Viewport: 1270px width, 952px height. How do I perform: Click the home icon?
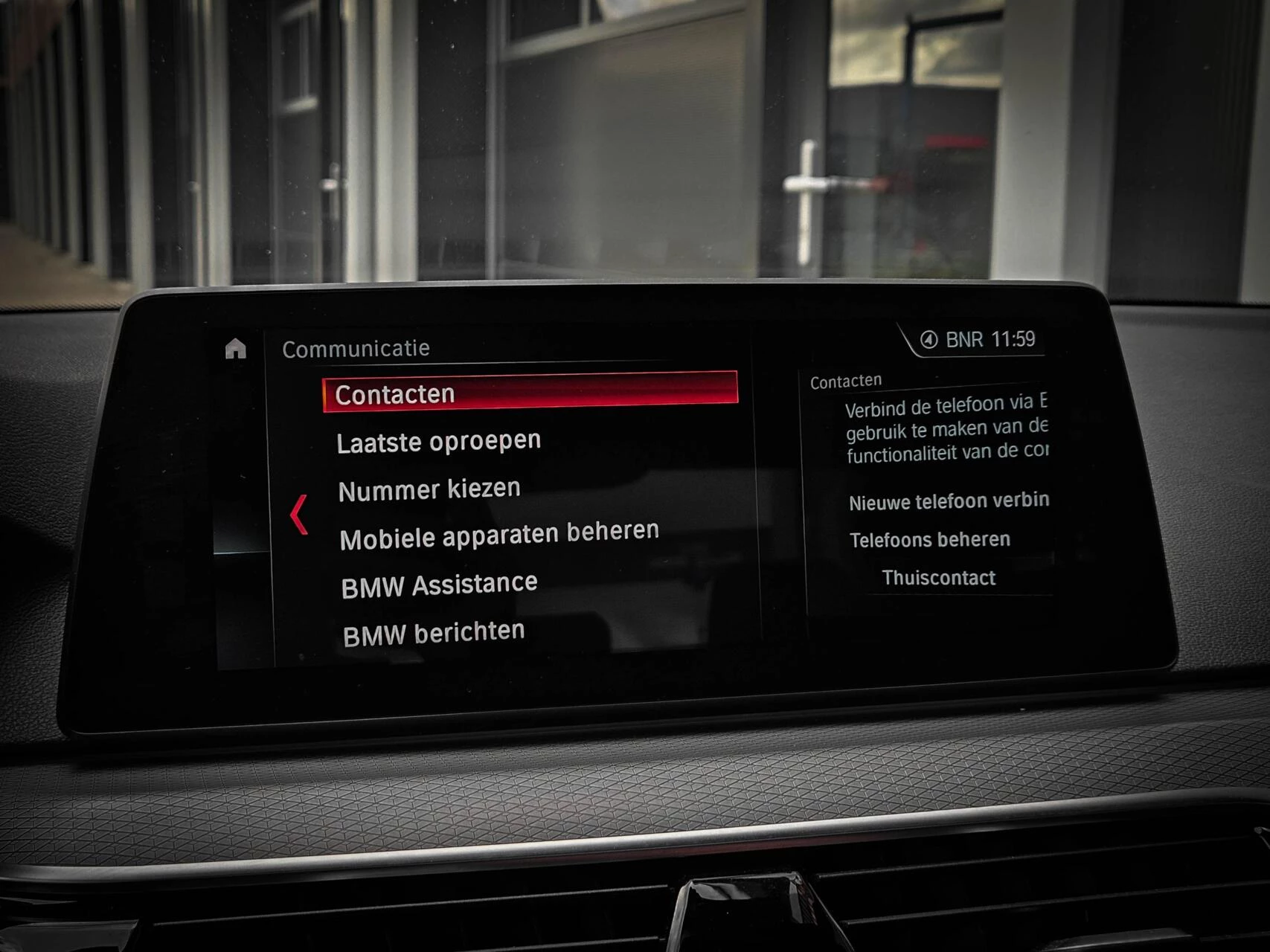(x=236, y=348)
